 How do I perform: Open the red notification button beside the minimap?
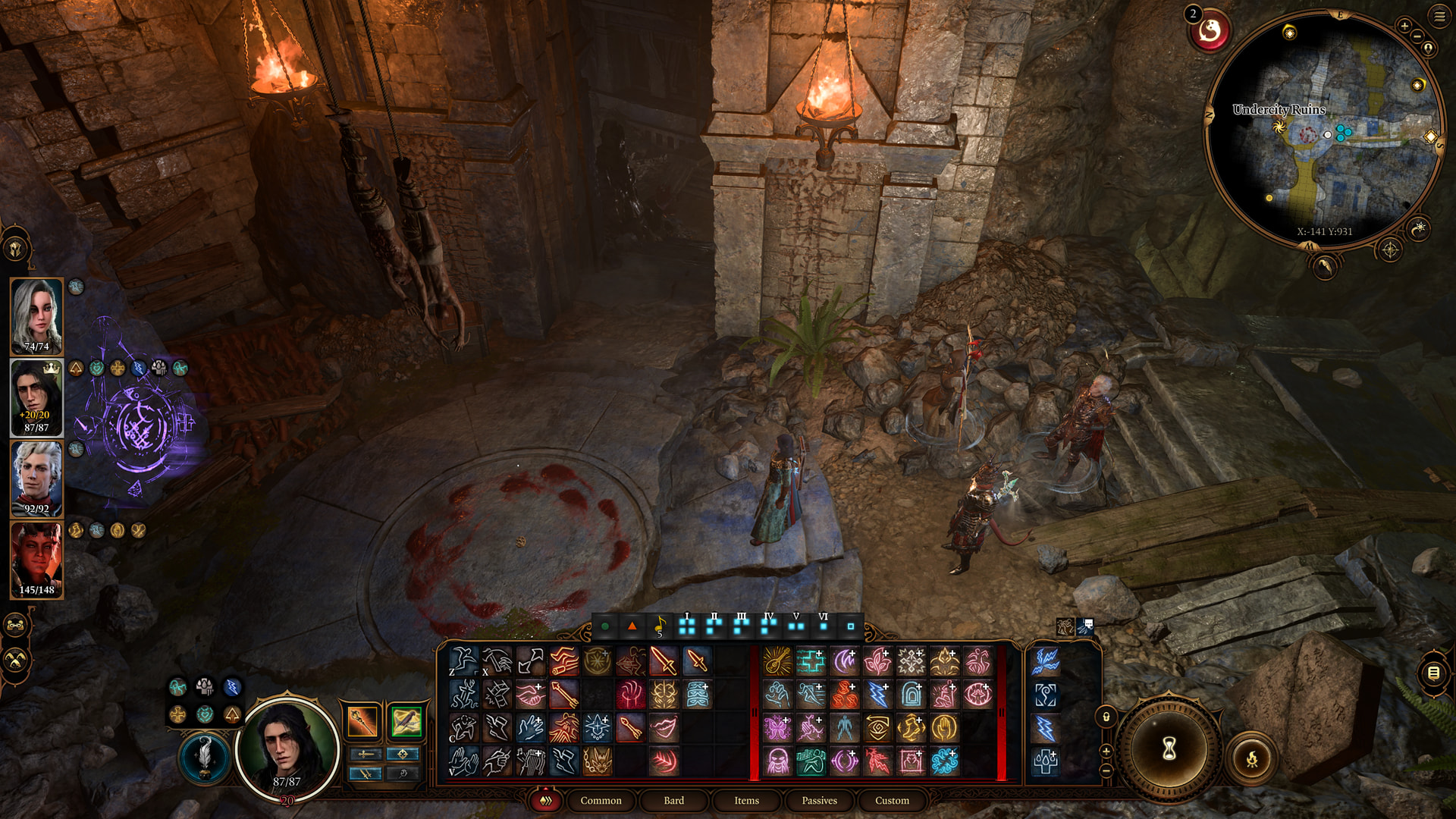point(1210,31)
